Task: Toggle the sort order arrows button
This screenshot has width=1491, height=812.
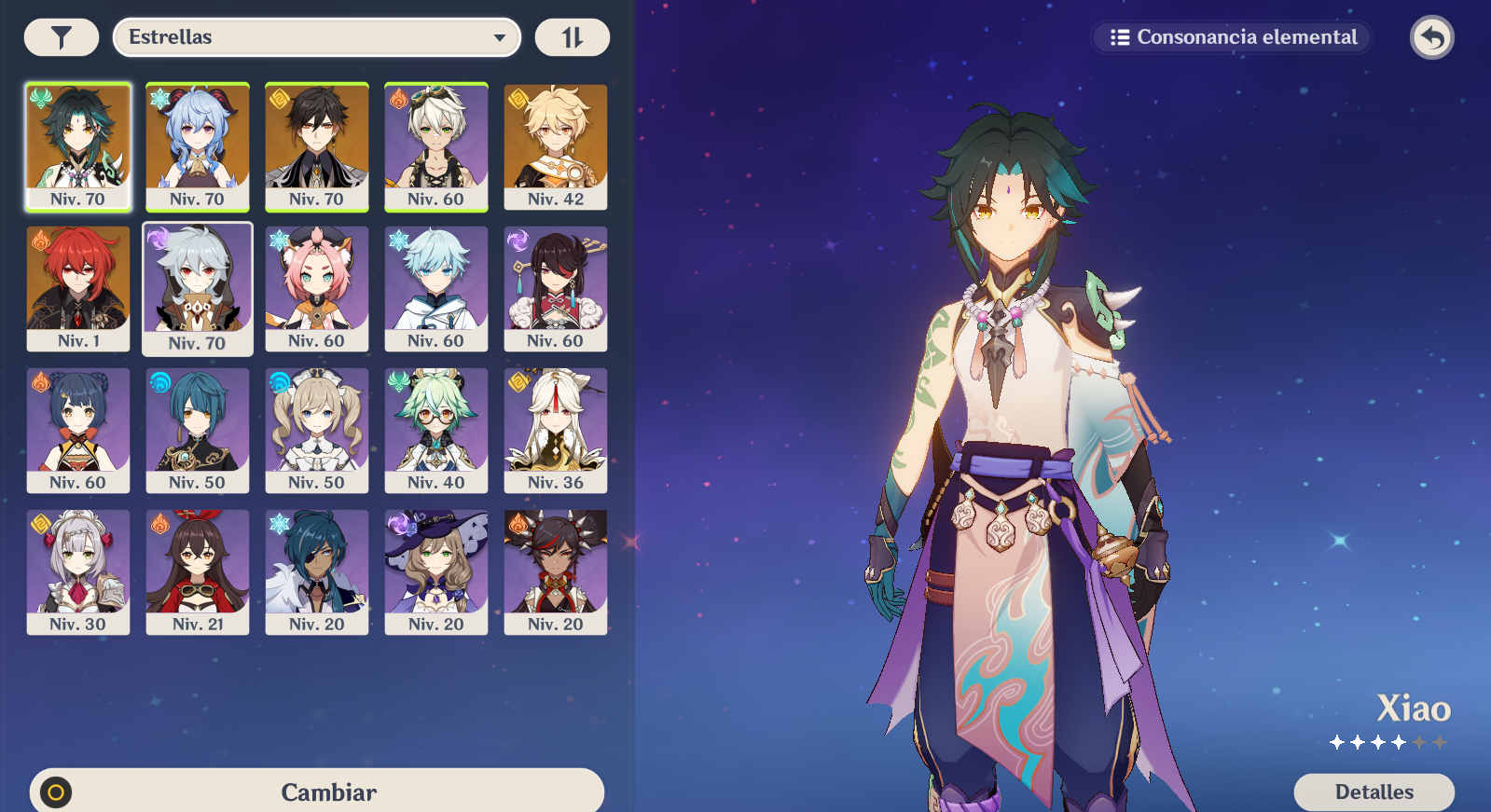Action: 572,37
